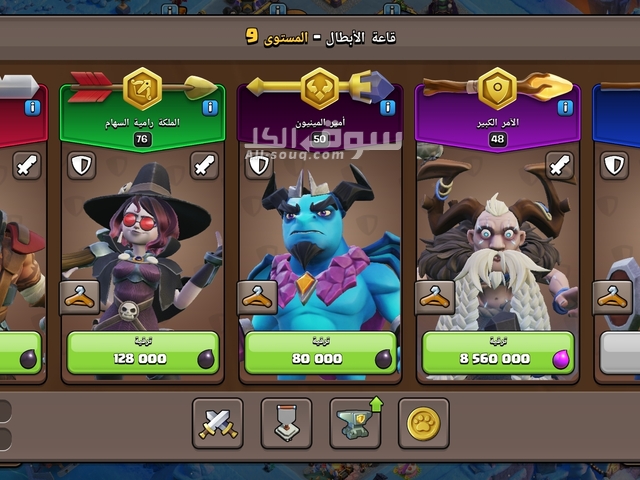Open the Blacksmith anvil button
Screen dimensions: 640x480
click(x=354, y=425)
